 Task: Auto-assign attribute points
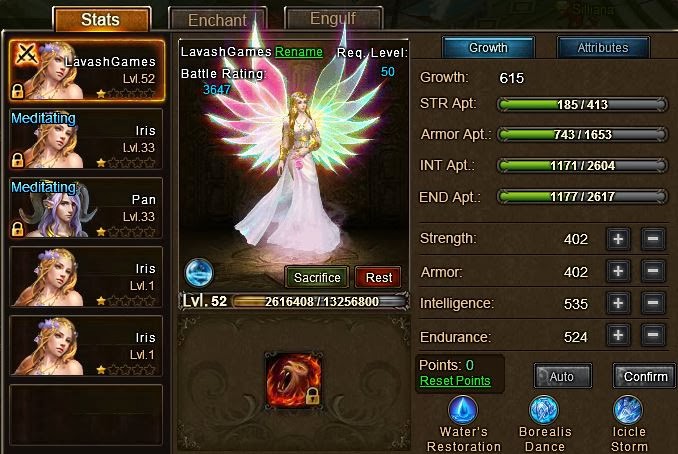tap(562, 376)
